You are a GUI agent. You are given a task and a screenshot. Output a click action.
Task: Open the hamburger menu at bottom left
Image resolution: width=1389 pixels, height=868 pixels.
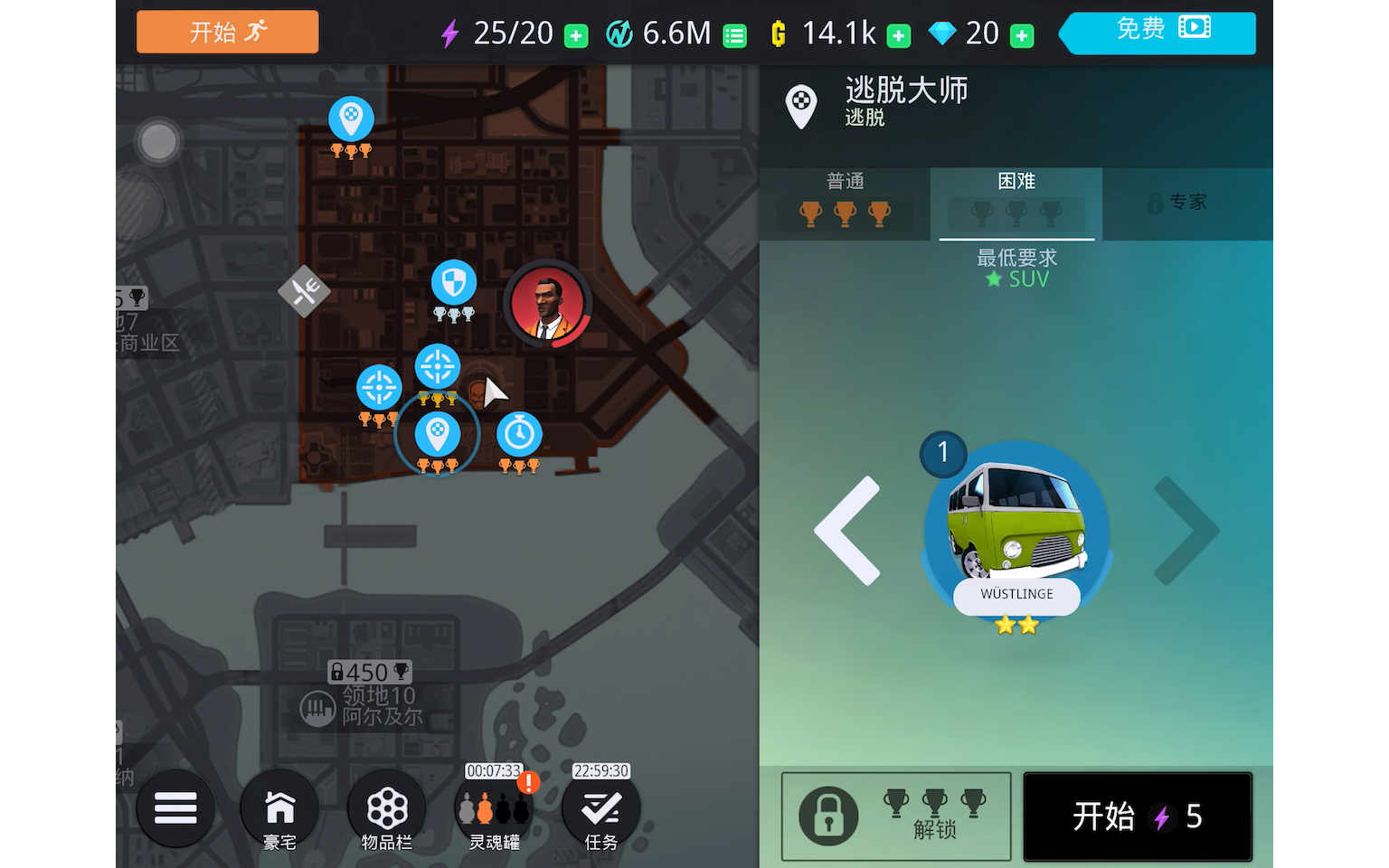click(x=175, y=807)
